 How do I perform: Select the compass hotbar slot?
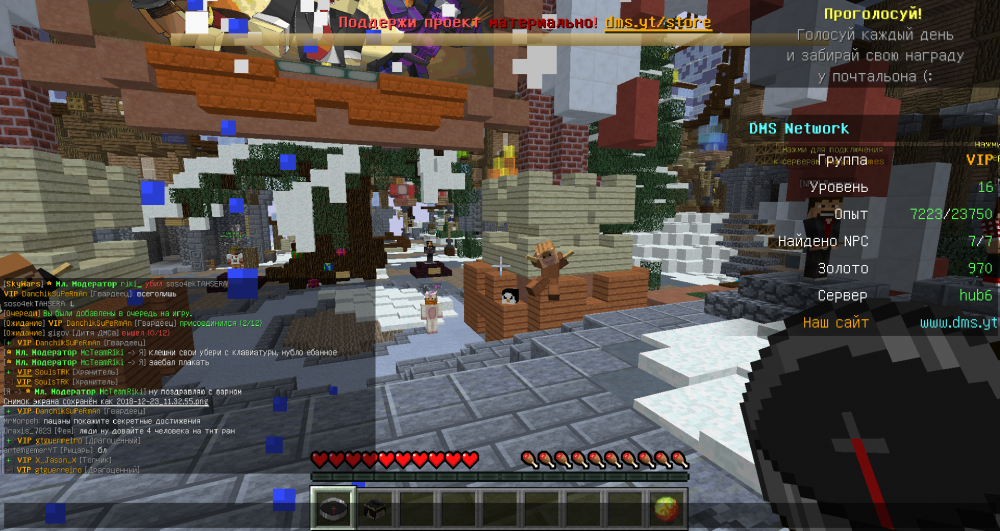point(332,508)
